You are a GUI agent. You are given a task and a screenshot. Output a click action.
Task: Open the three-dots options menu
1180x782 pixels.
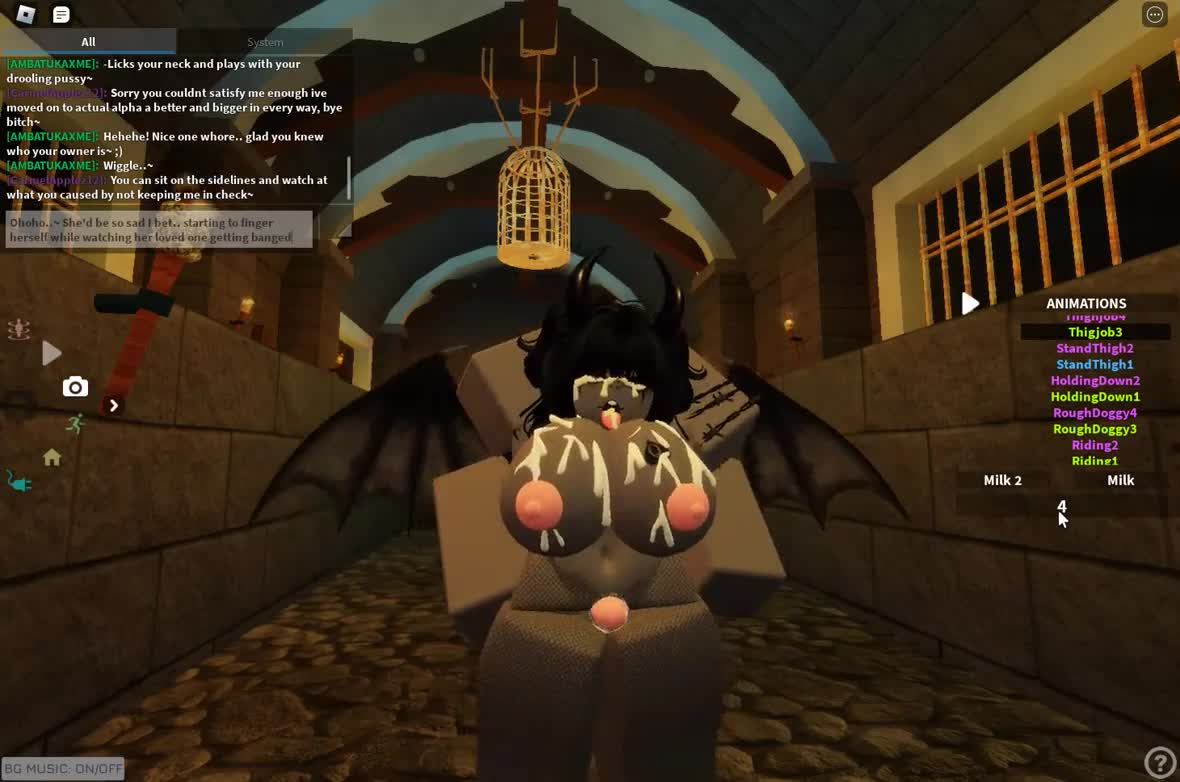tap(1155, 14)
